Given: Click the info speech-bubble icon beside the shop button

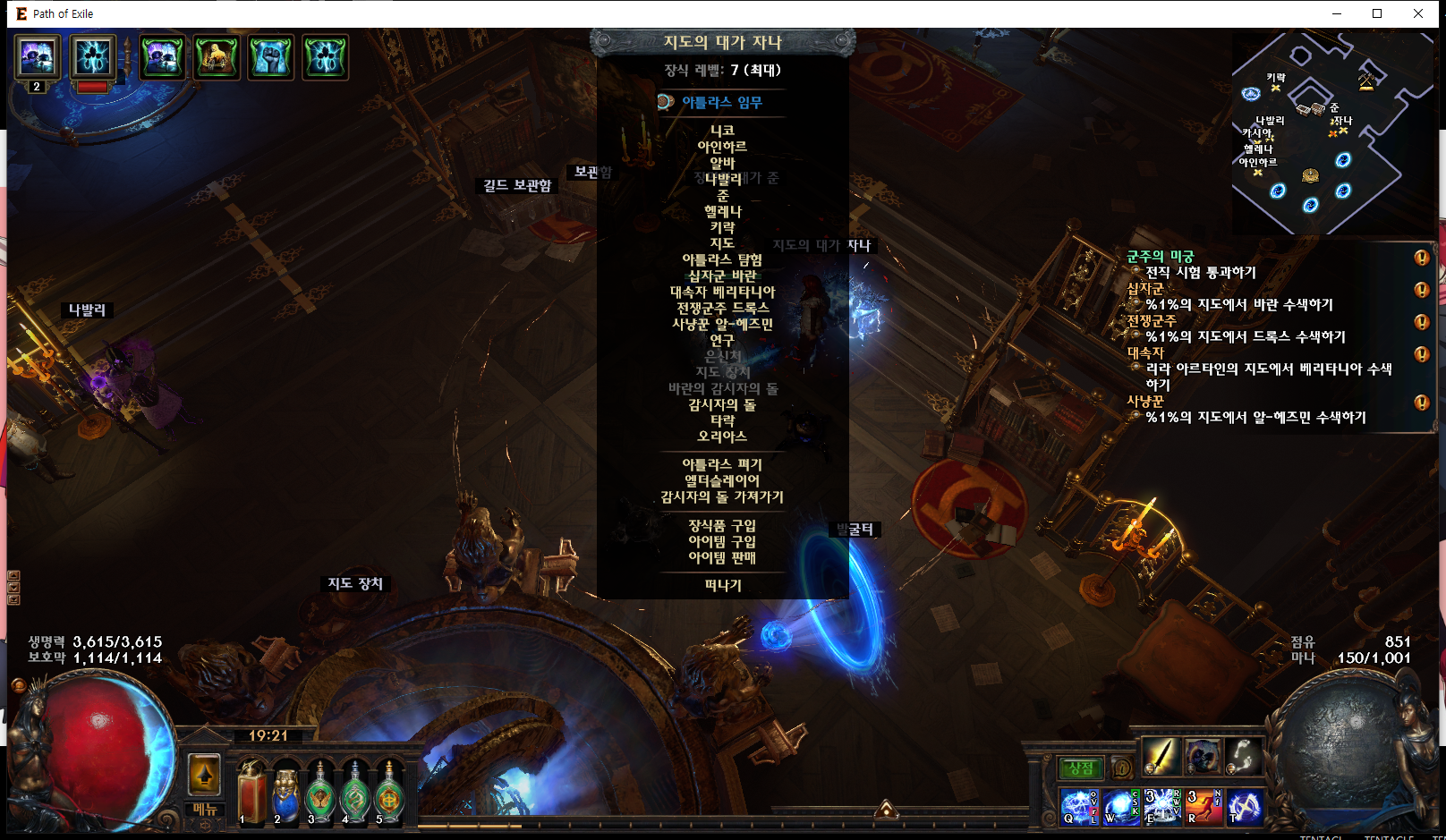Looking at the screenshot, I should pyautogui.click(x=1122, y=768).
